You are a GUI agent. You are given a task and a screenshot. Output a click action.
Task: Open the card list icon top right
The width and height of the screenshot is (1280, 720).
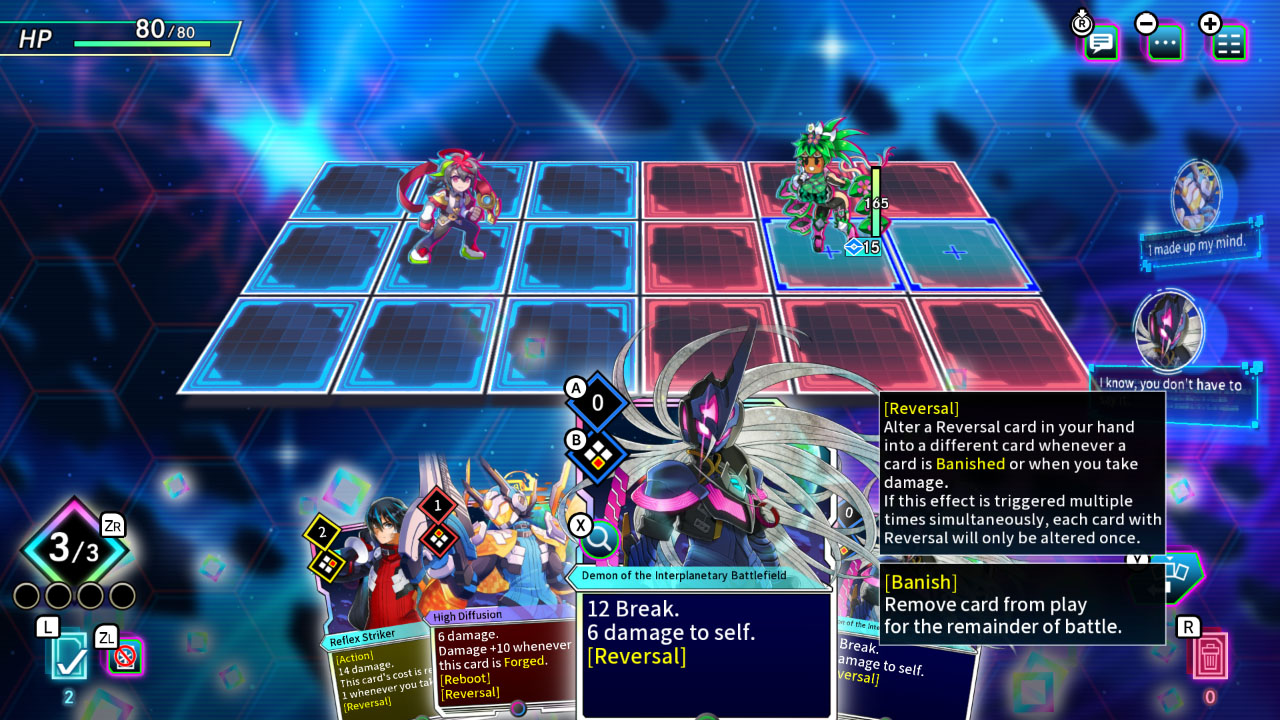(x=1228, y=43)
